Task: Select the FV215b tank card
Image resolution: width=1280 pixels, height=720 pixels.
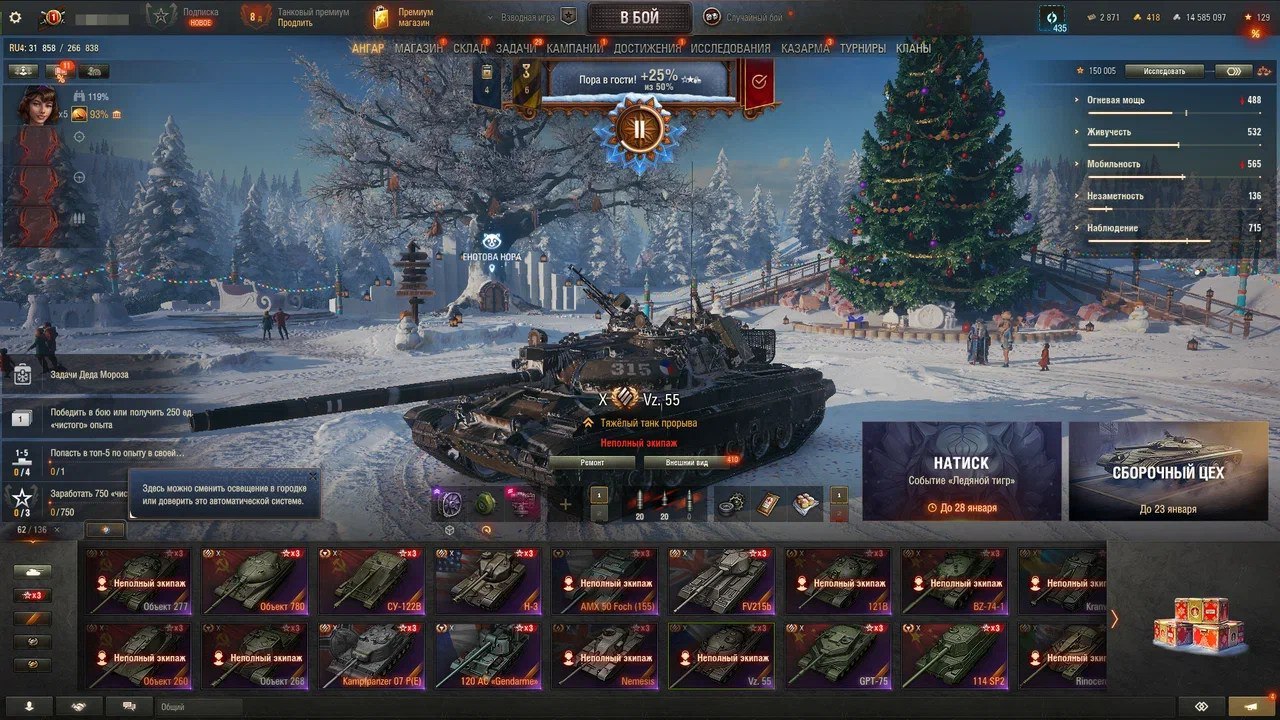Action: coord(720,580)
